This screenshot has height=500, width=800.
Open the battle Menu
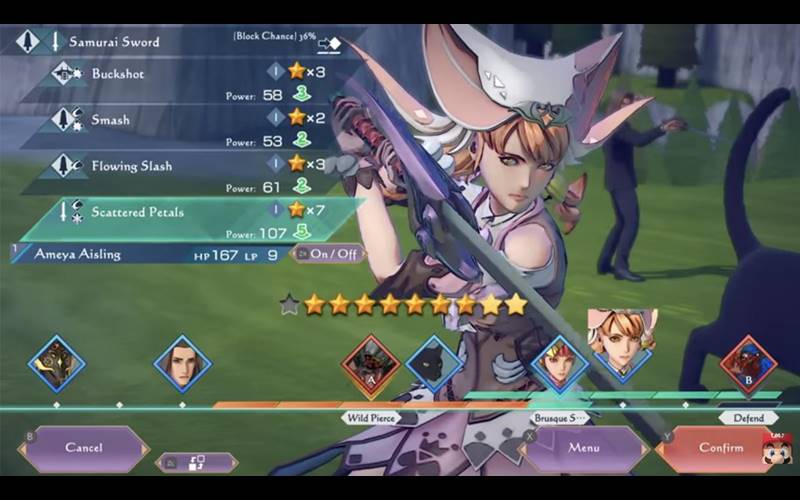pyautogui.click(x=583, y=448)
